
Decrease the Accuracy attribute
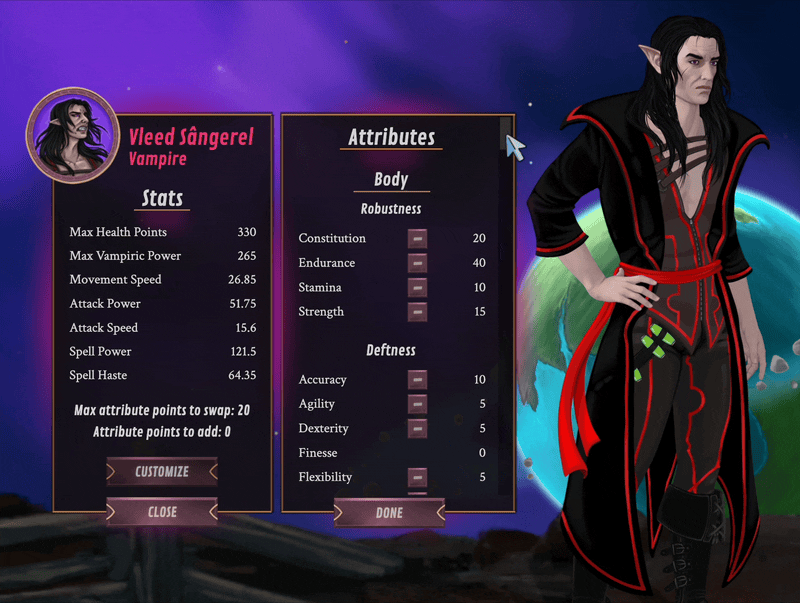[x=417, y=380]
